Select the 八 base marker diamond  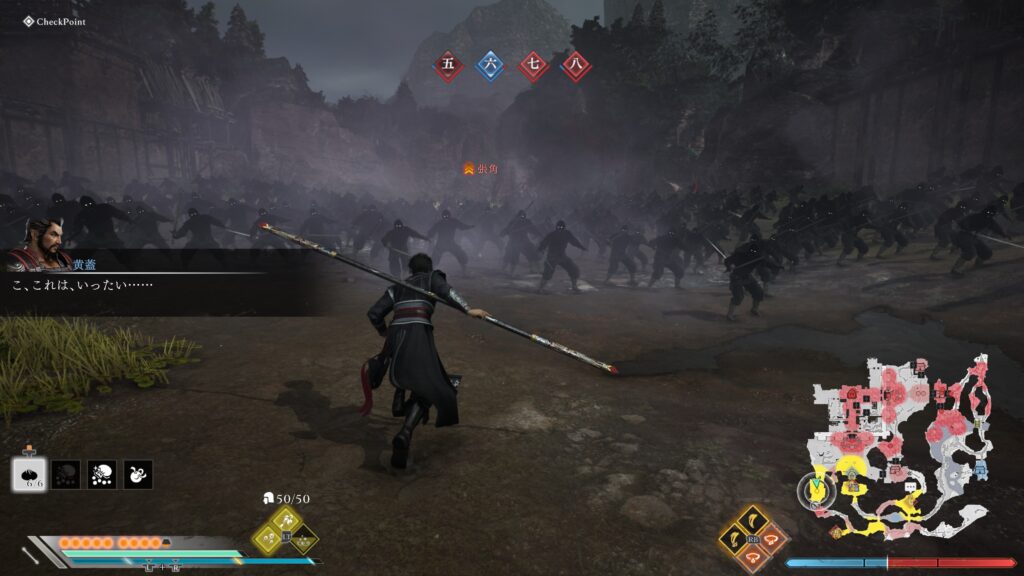[x=575, y=66]
